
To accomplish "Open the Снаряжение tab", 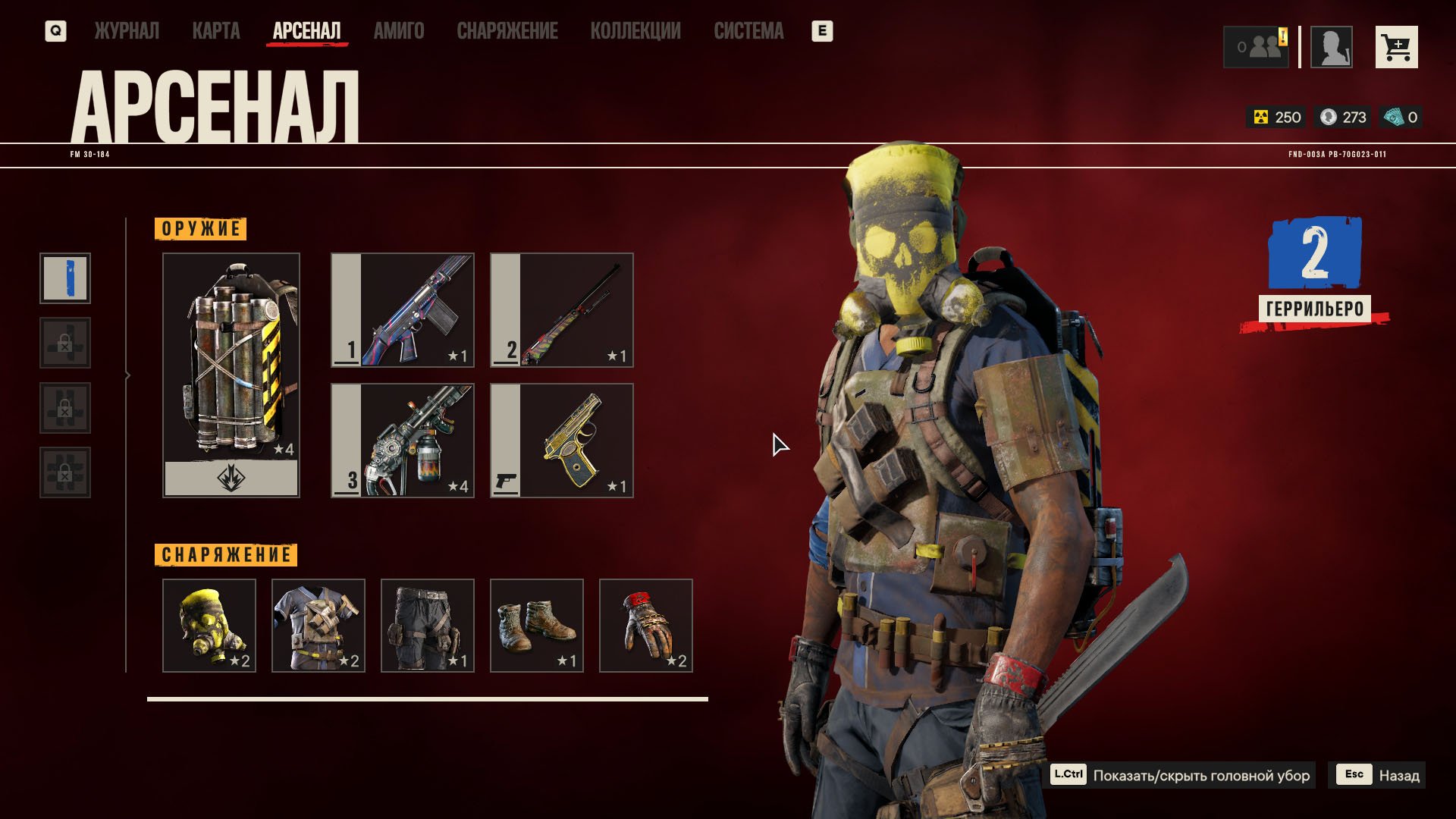I will coord(507,31).
